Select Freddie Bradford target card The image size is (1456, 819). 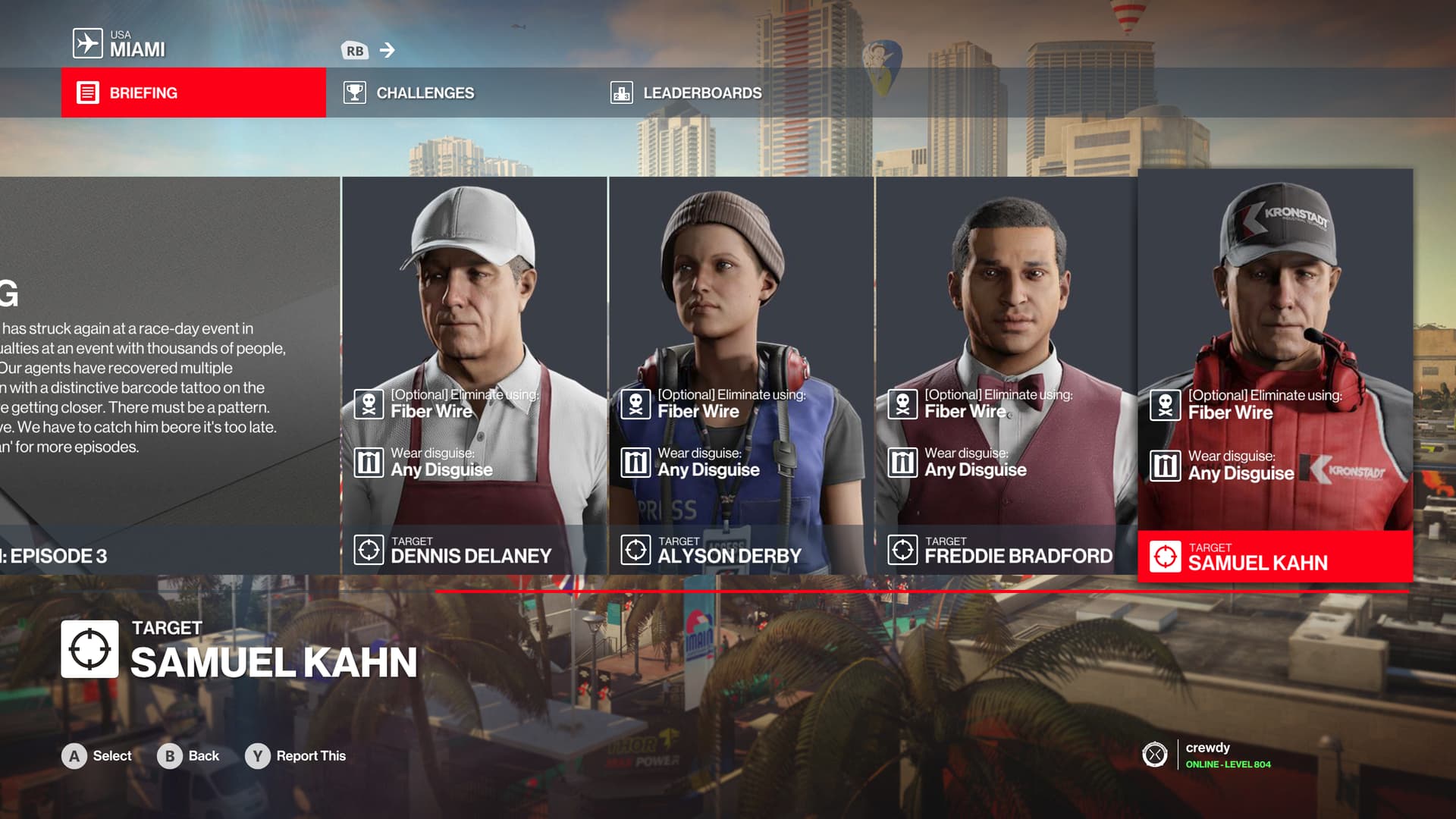pyautogui.click(x=1006, y=375)
